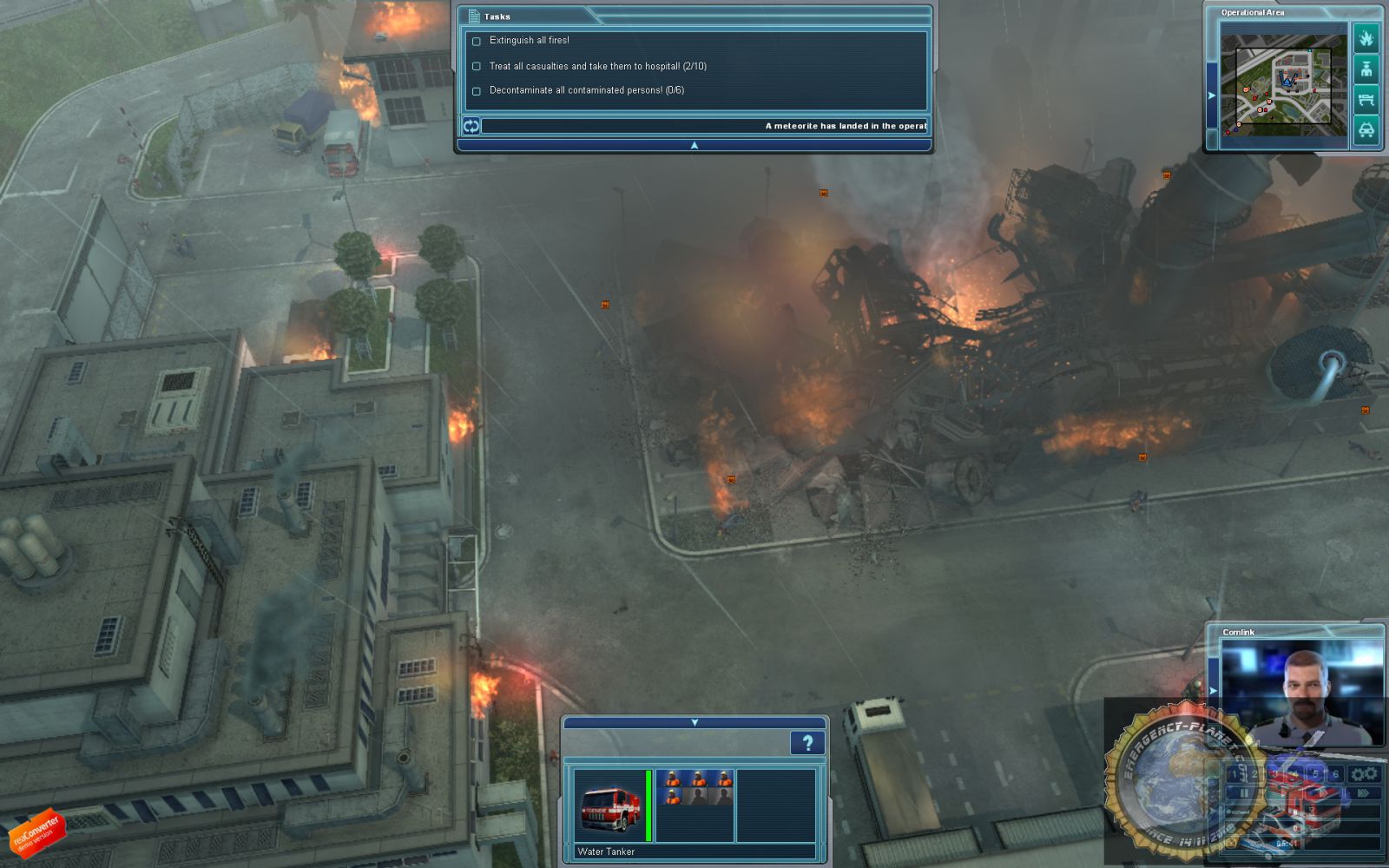Collapse the Comlink panel using its side arrow
The height and width of the screenshot is (868, 1389).
tap(1213, 690)
